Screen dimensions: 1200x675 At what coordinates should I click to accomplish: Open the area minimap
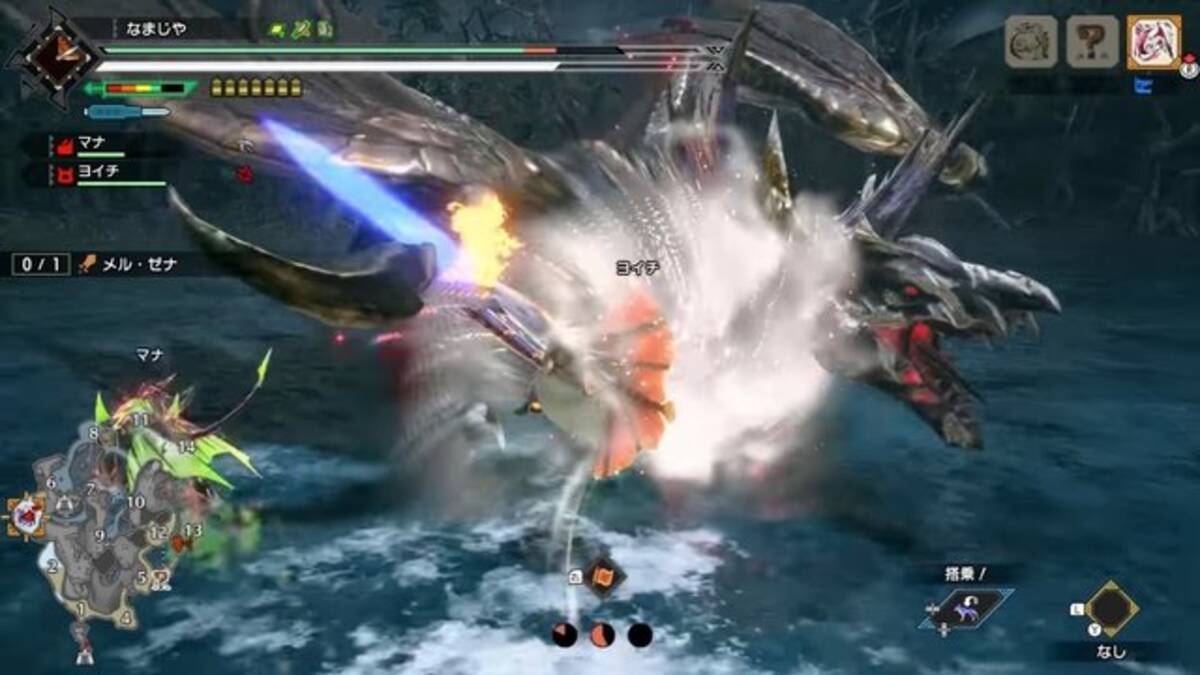point(100,540)
